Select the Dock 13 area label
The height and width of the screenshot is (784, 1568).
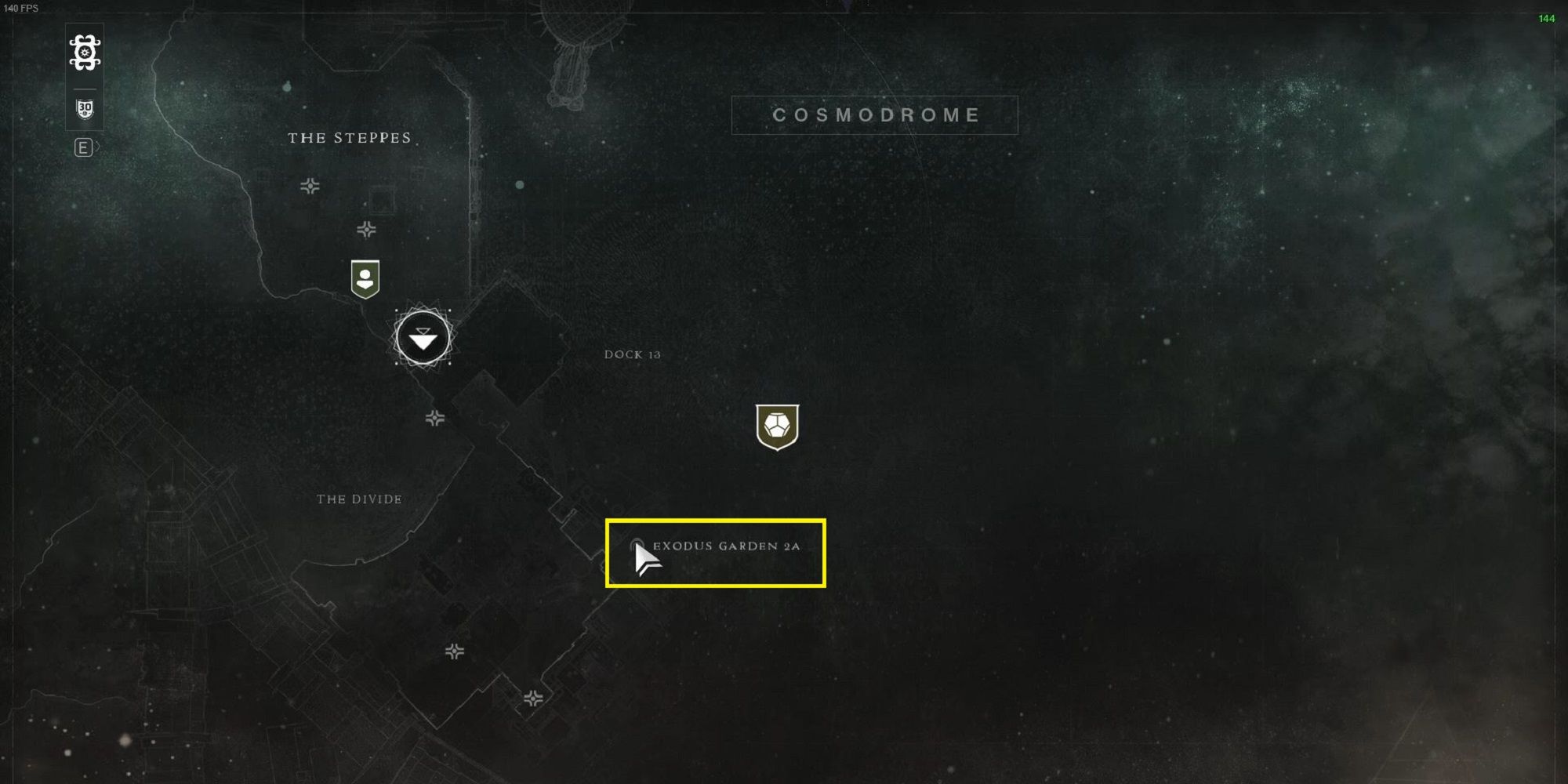[632, 354]
